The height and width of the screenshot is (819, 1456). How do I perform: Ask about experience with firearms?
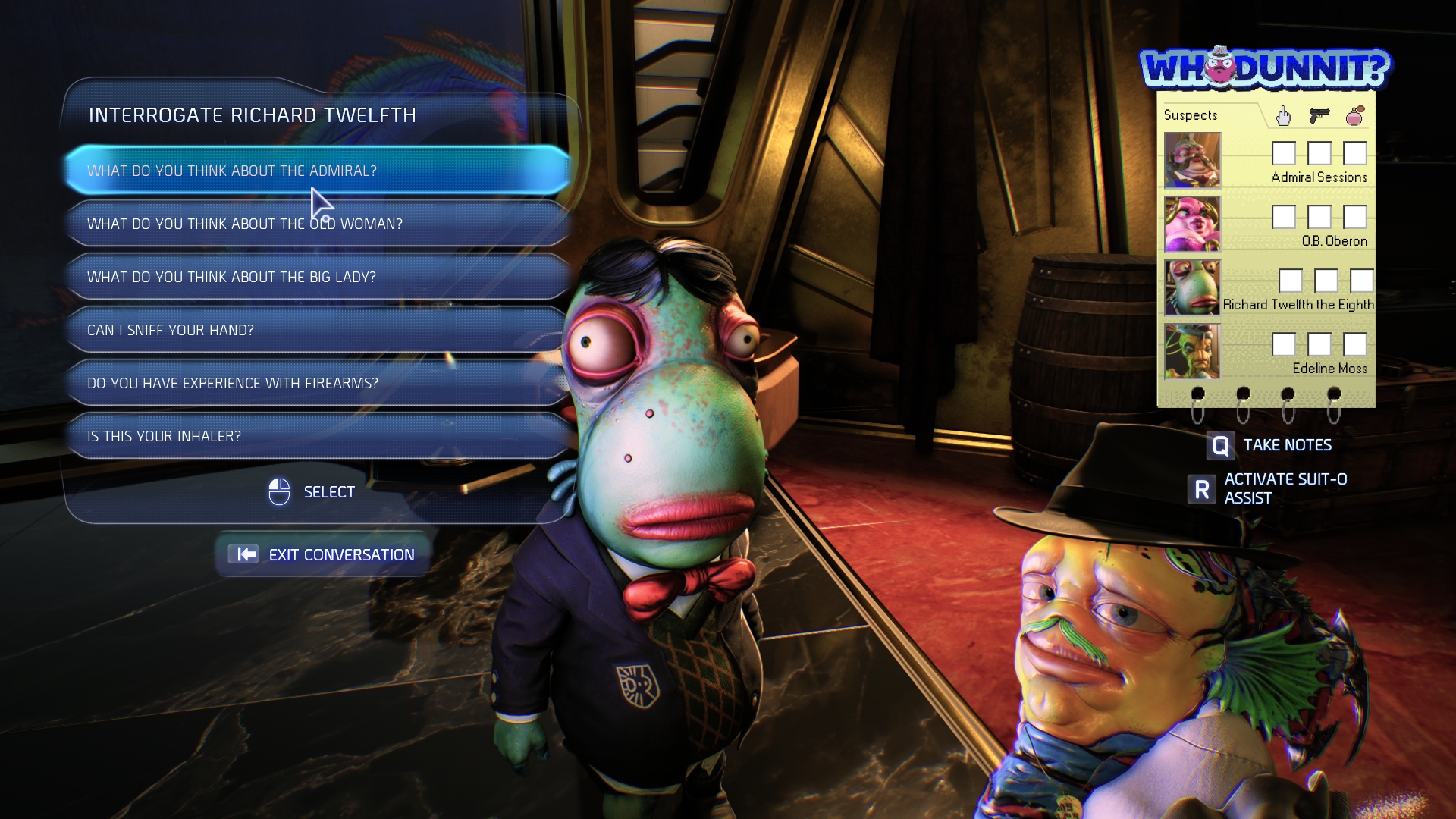[x=317, y=383]
